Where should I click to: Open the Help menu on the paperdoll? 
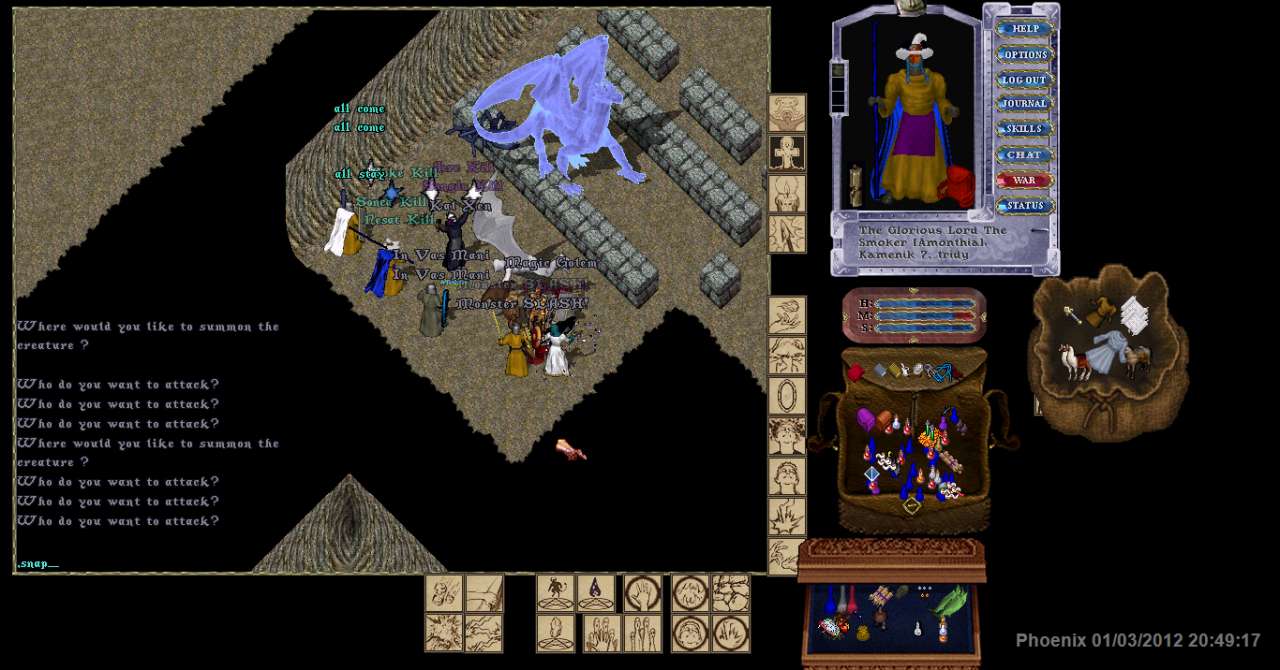pyautogui.click(x=1024, y=29)
